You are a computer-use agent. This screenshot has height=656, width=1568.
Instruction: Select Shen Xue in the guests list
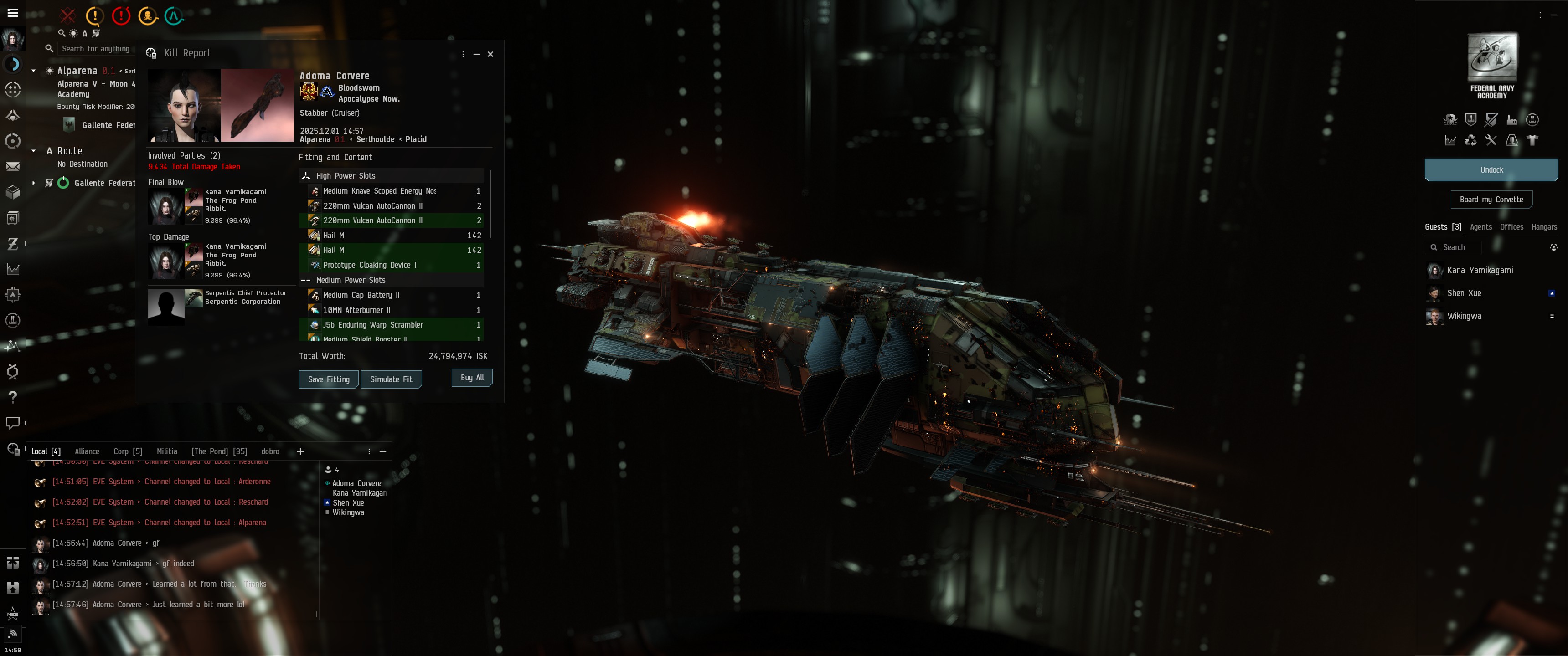click(x=1464, y=293)
